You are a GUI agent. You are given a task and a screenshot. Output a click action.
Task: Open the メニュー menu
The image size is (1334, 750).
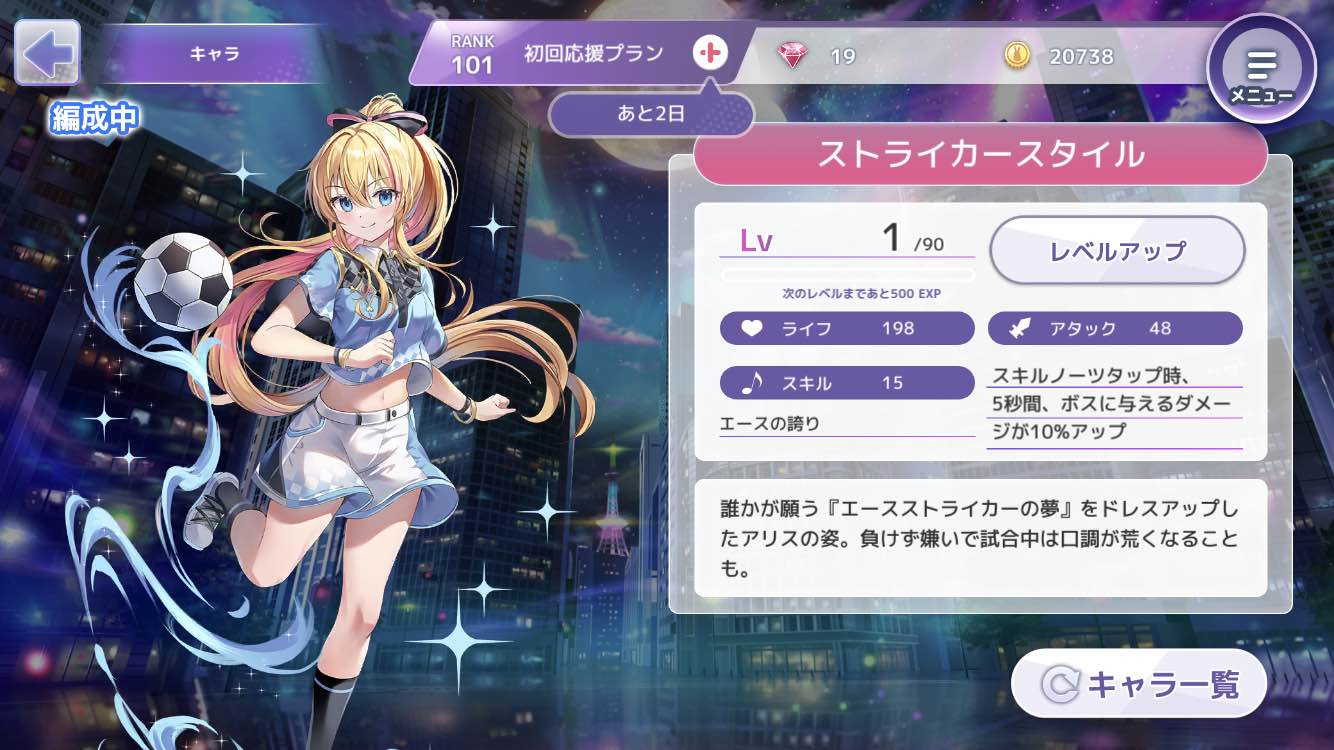pyautogui.click(x=1261, y=69)
